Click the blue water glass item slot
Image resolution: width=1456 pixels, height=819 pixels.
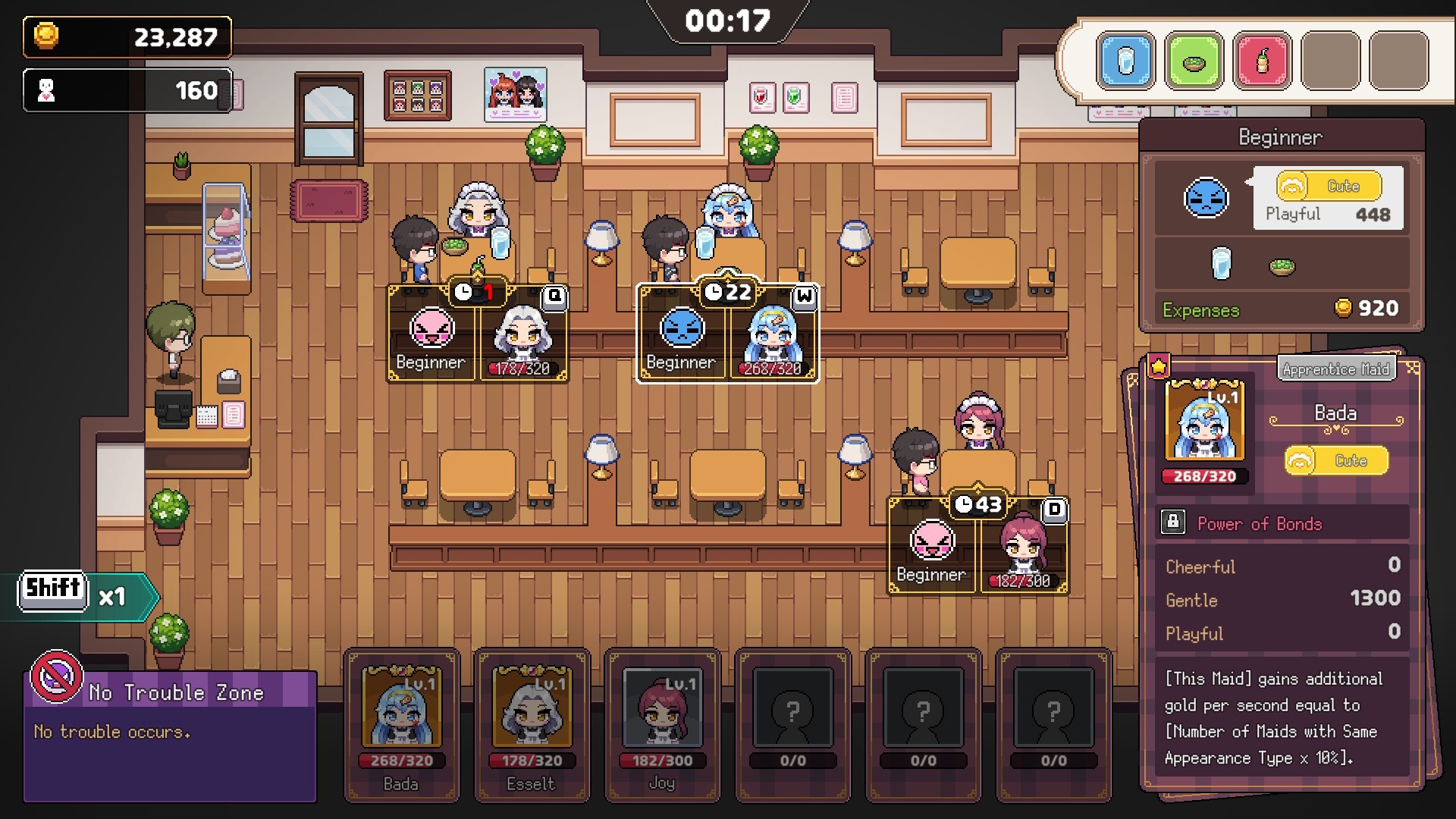pos(1125,61)
